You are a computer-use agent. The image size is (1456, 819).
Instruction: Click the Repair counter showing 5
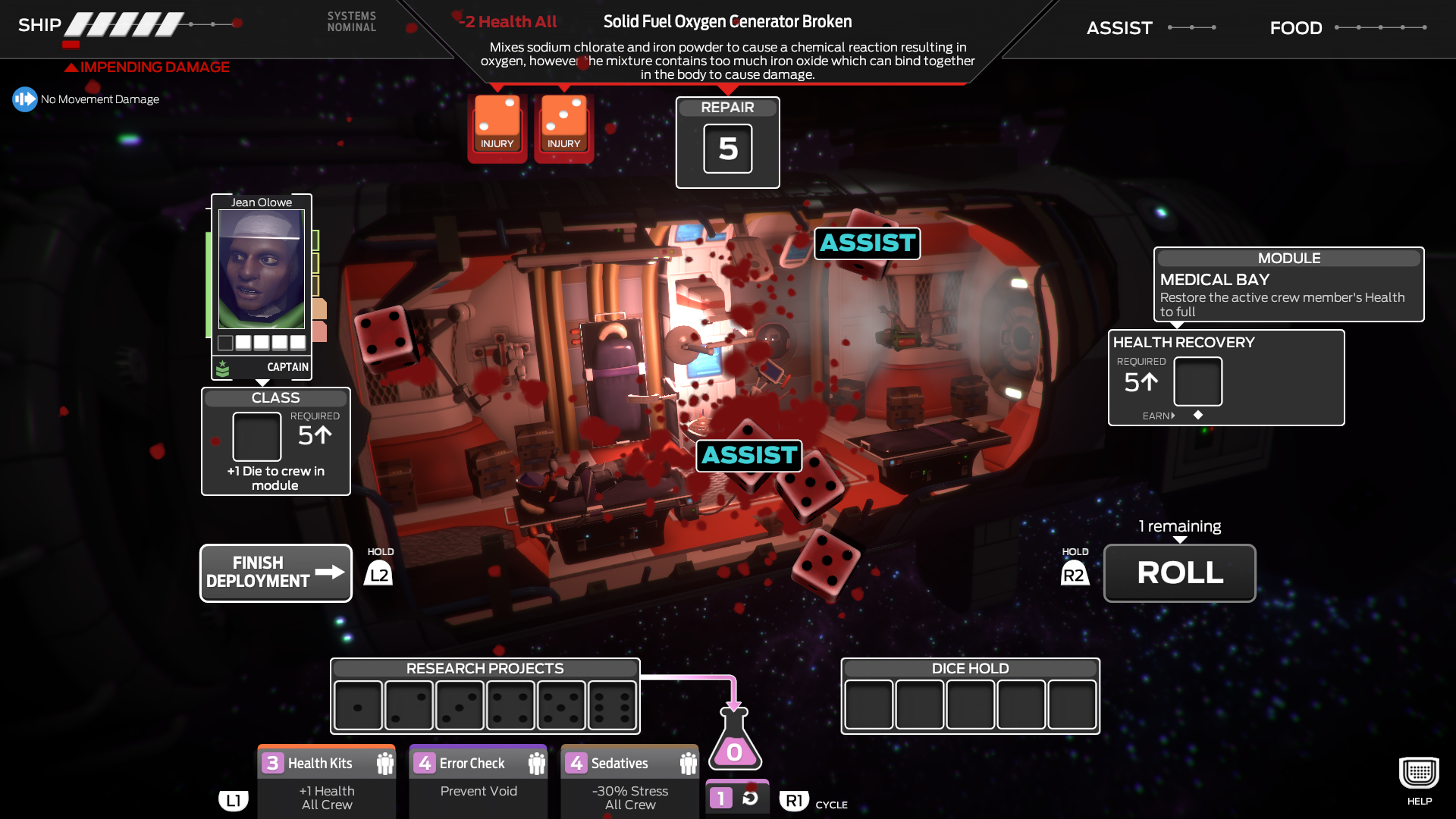click(727, 148)
